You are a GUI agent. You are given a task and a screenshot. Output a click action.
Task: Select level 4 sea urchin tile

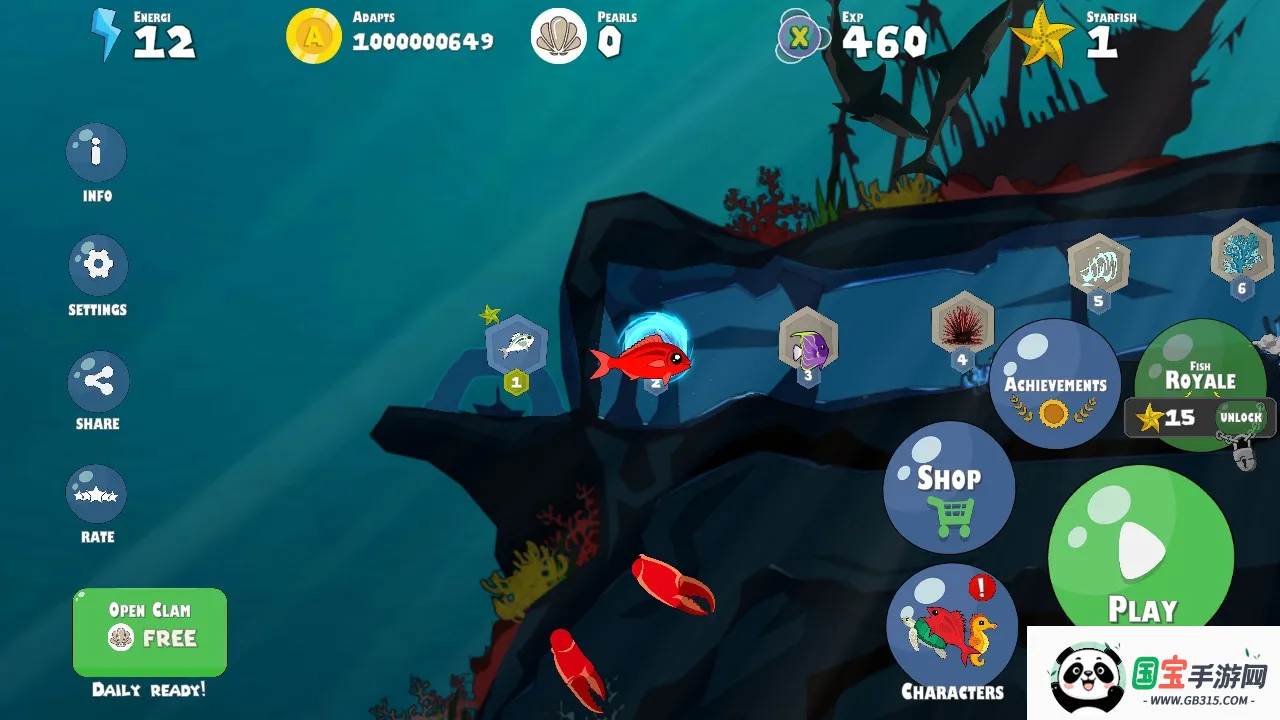click(962, 324)
